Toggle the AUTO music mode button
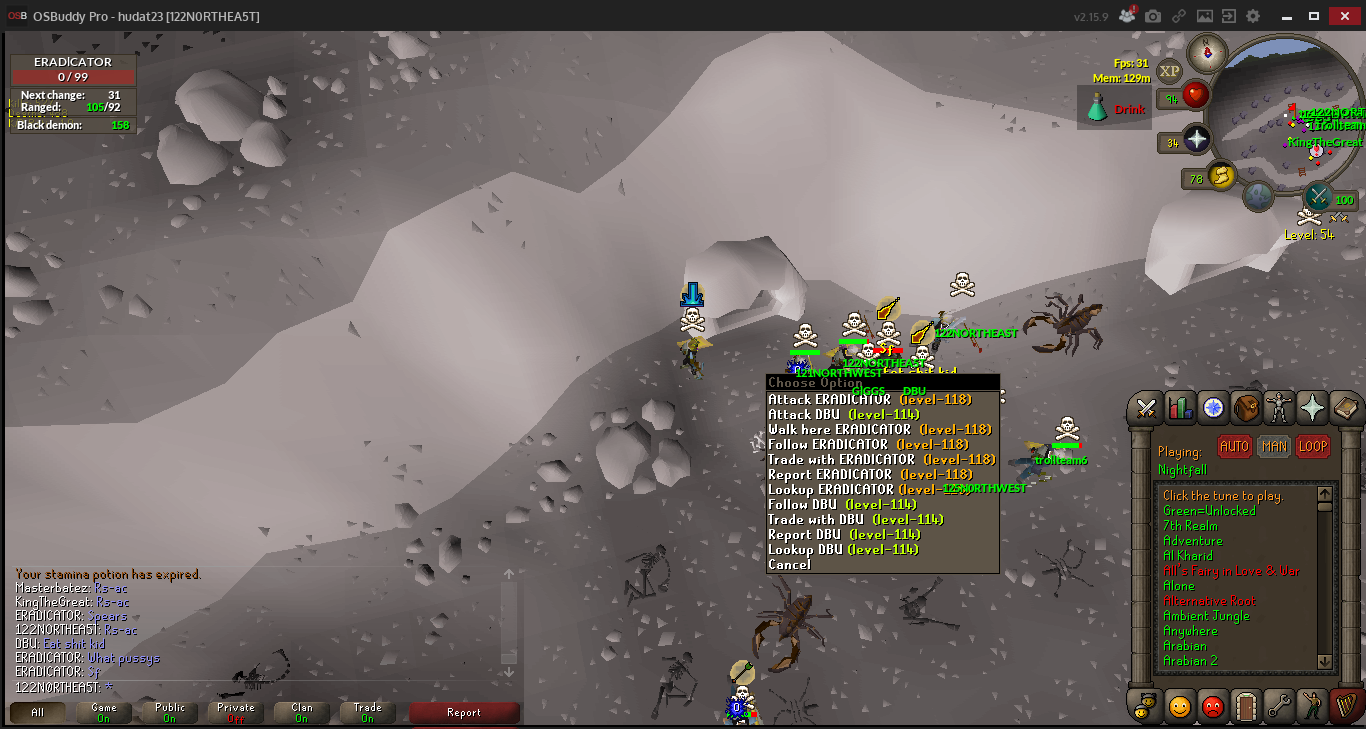Screen dimensions: 1366x729 click(x=1234, y=447)
